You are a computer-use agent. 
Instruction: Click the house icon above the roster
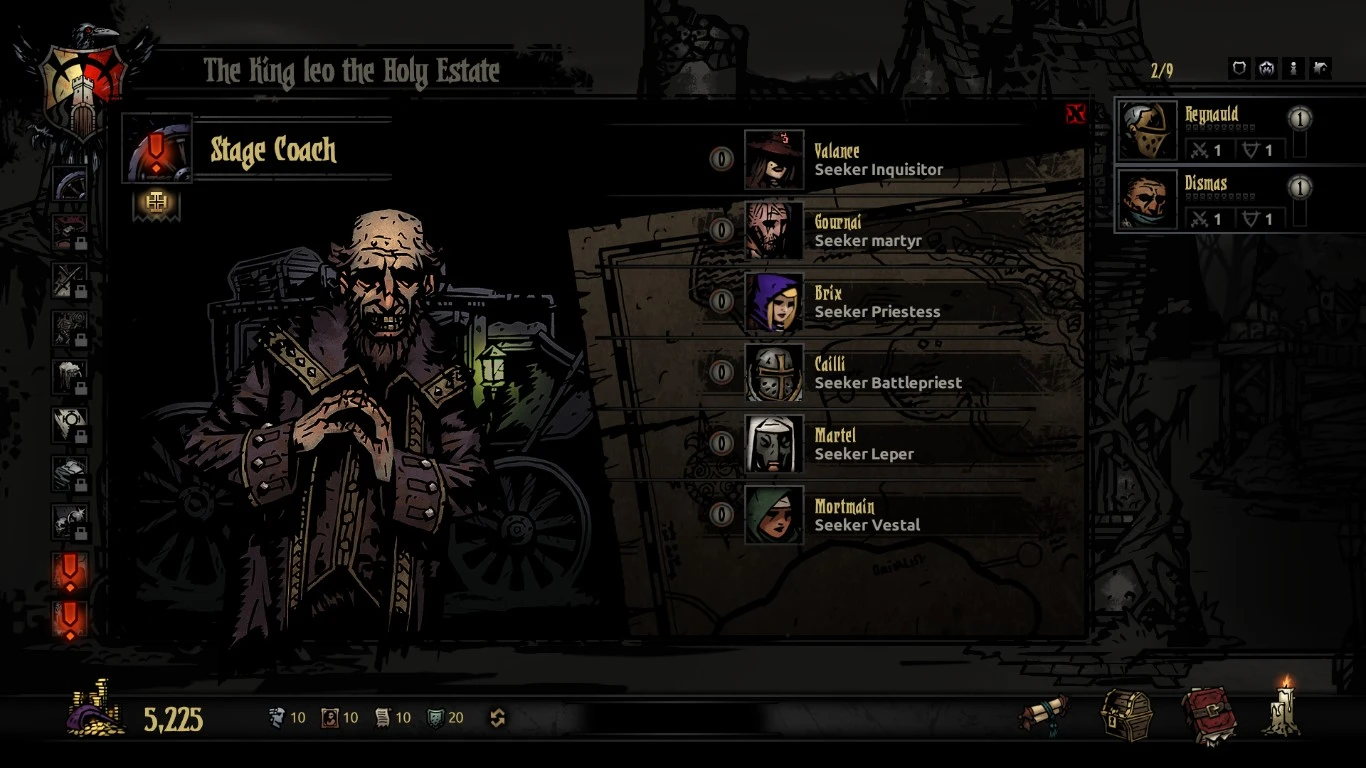[x=1266, y=68]
